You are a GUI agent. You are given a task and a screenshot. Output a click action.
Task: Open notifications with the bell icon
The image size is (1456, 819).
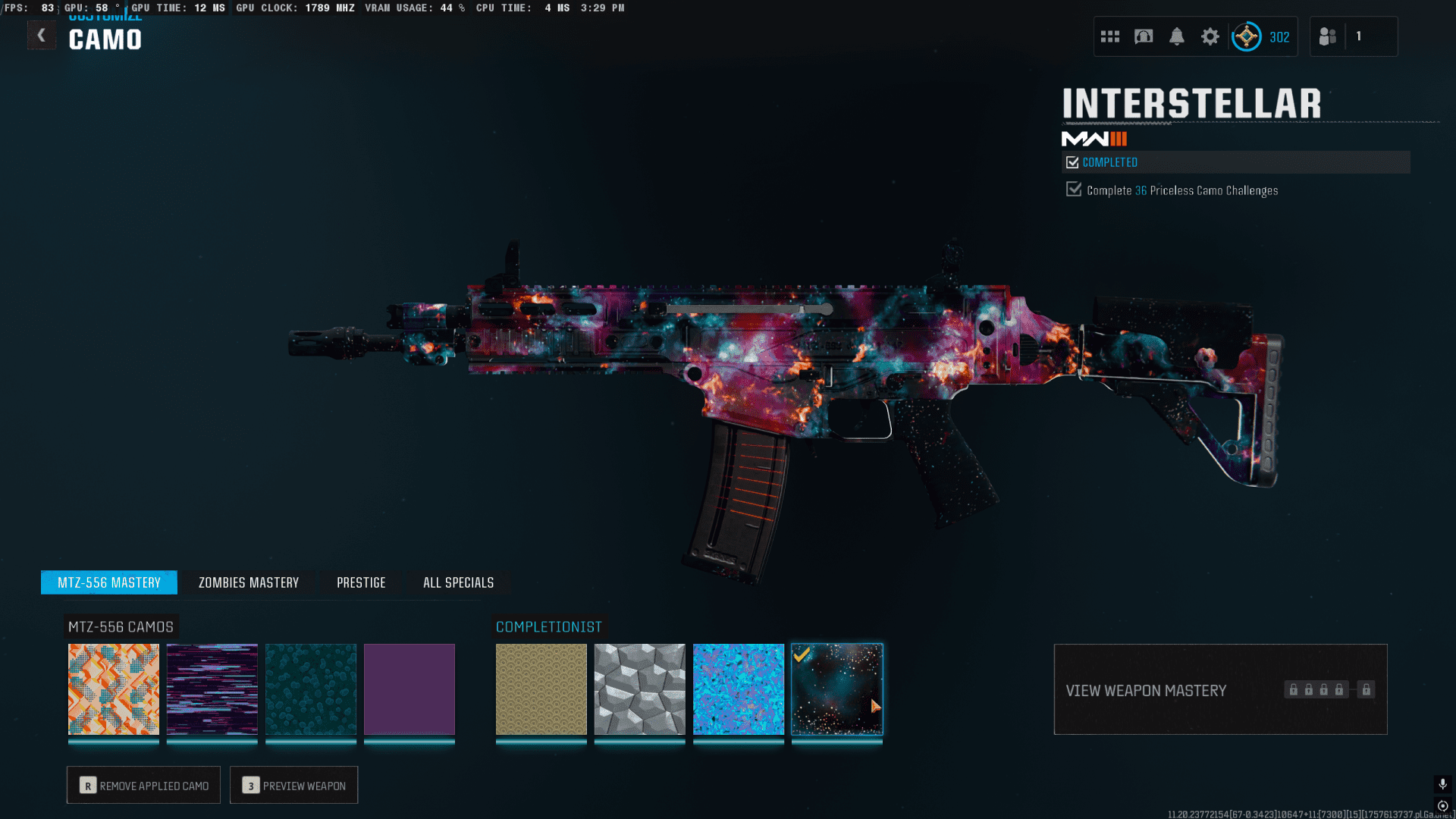pos(1177,36)
